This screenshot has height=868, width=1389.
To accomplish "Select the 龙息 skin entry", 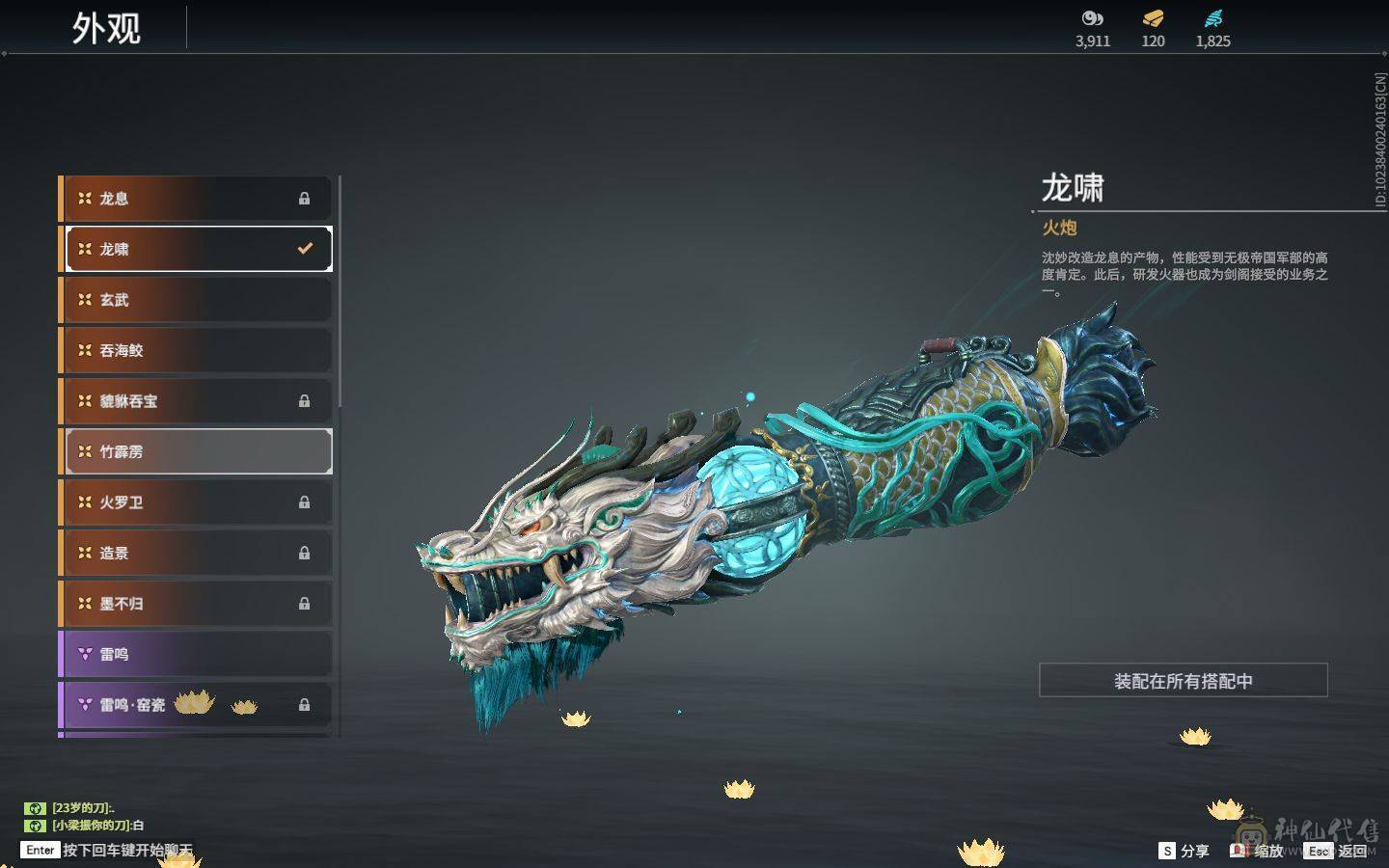I will [197, 199].
